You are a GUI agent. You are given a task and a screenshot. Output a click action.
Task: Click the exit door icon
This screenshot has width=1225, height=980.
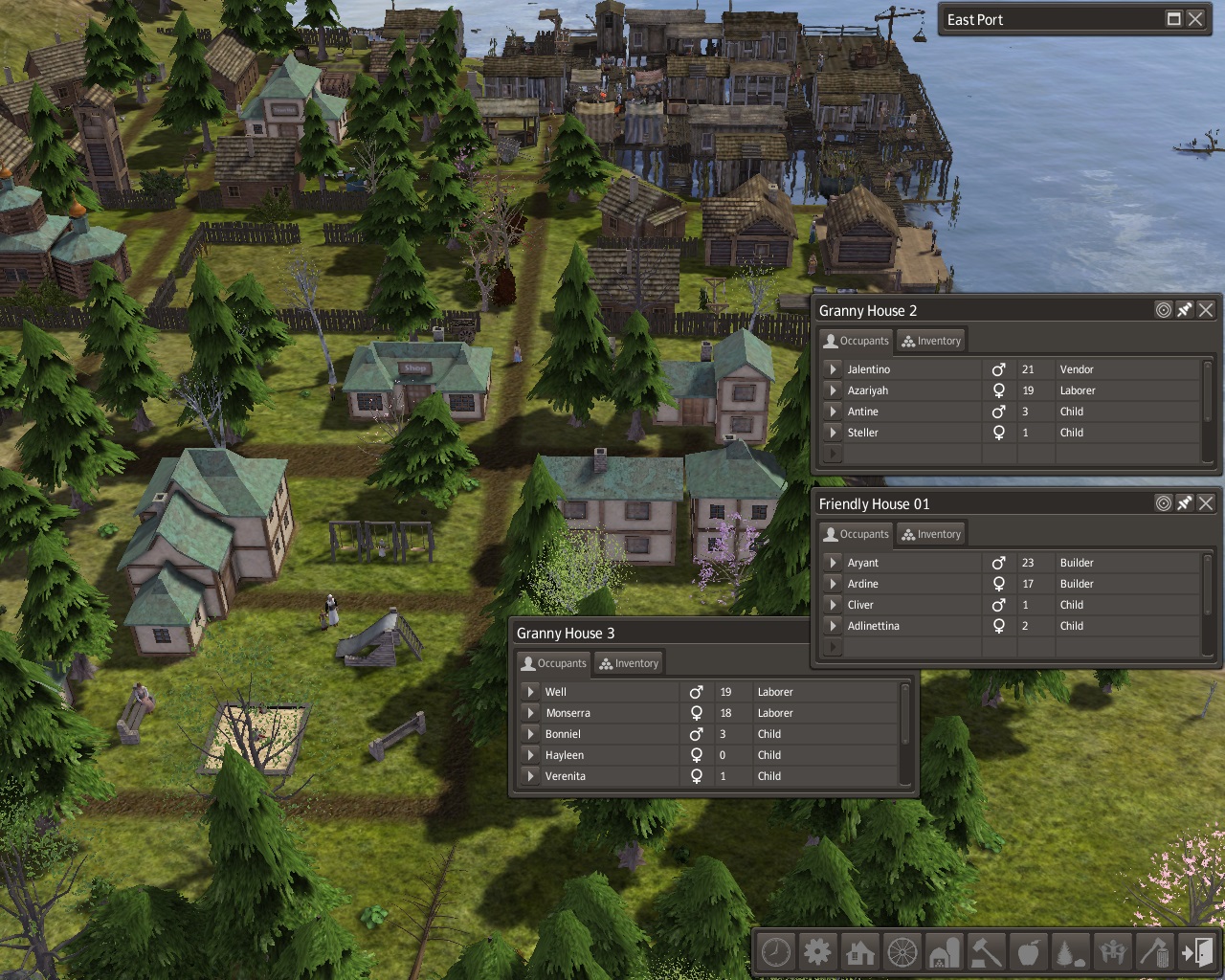[1197, 952]
